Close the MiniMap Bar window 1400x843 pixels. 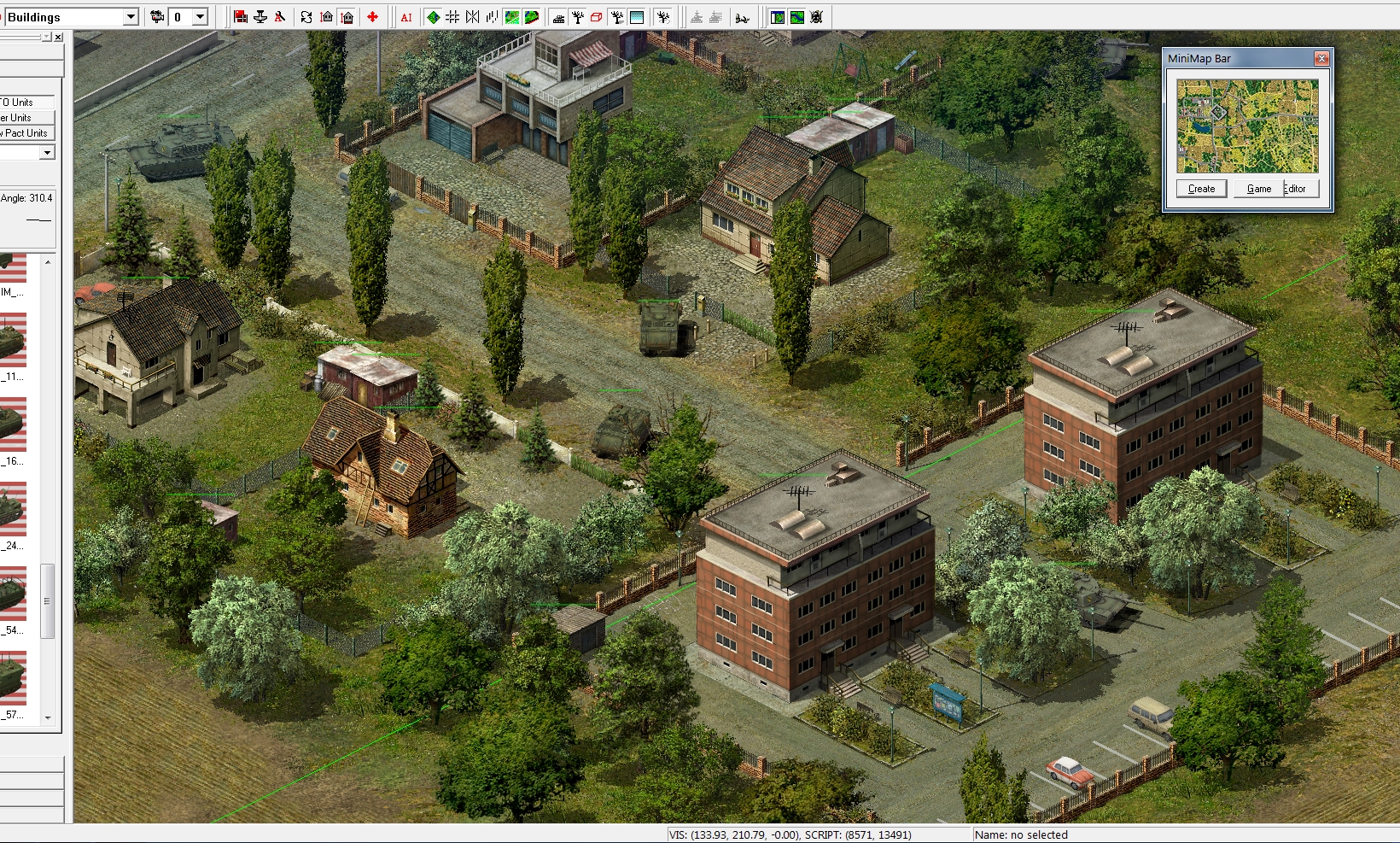click(x=1321, y=58)
